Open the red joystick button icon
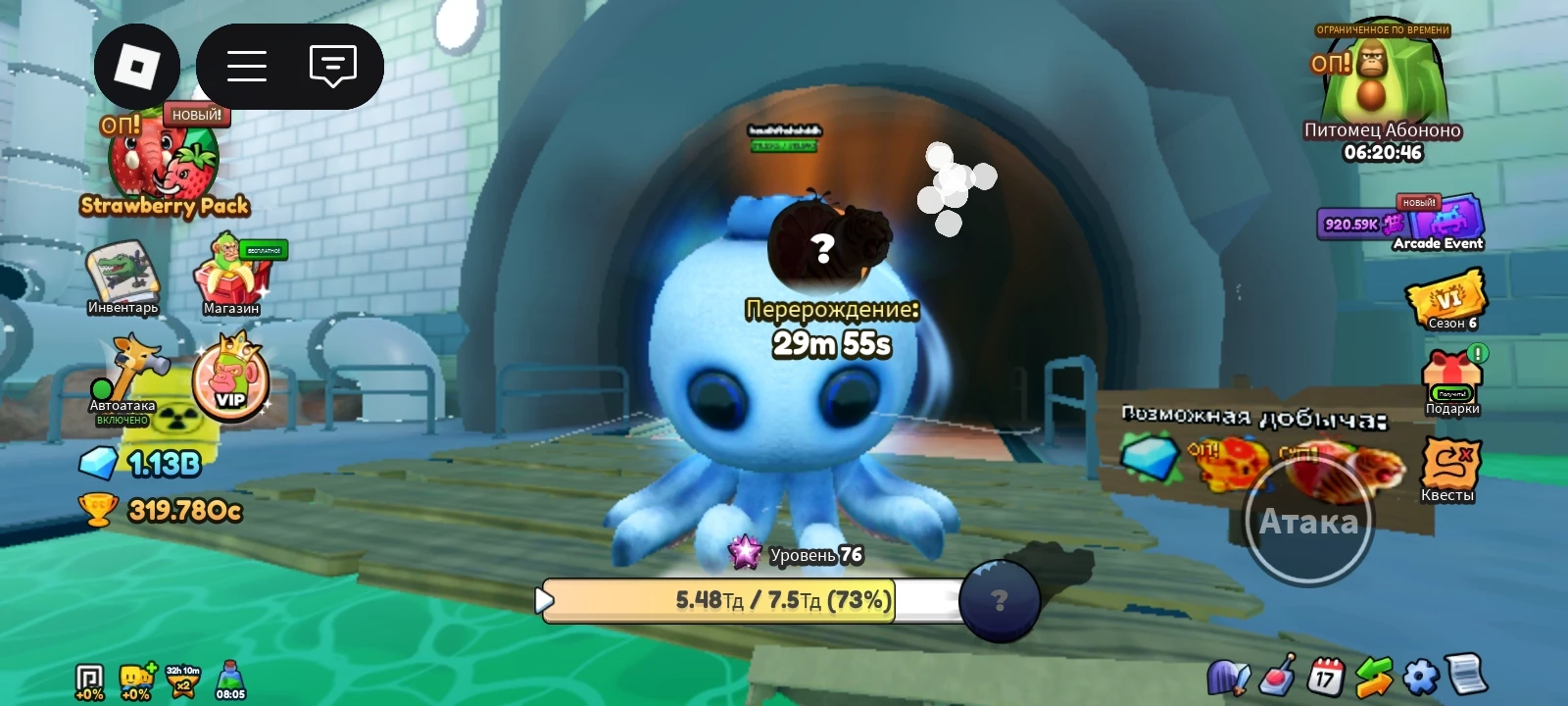The height and width of the screenshot is (706, 1568). pos(1278,675)
